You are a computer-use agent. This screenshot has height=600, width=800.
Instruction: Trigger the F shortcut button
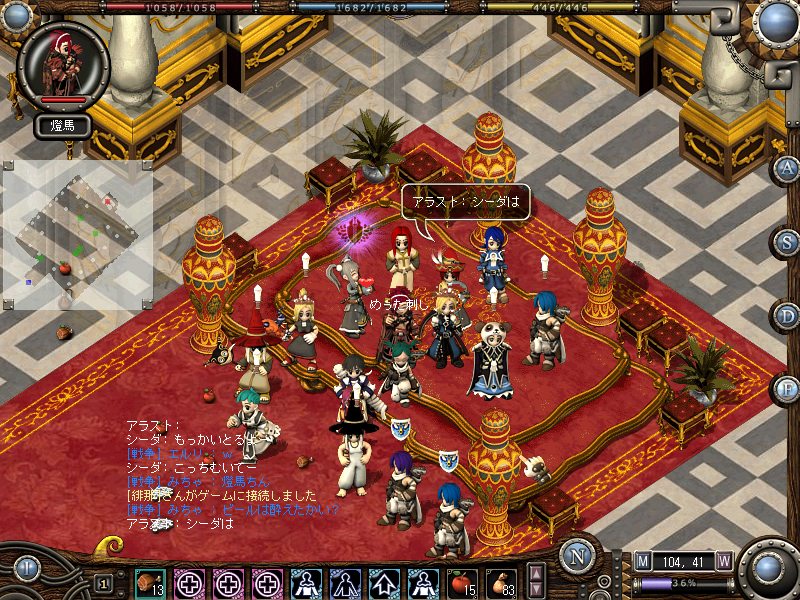coord(787,388)
